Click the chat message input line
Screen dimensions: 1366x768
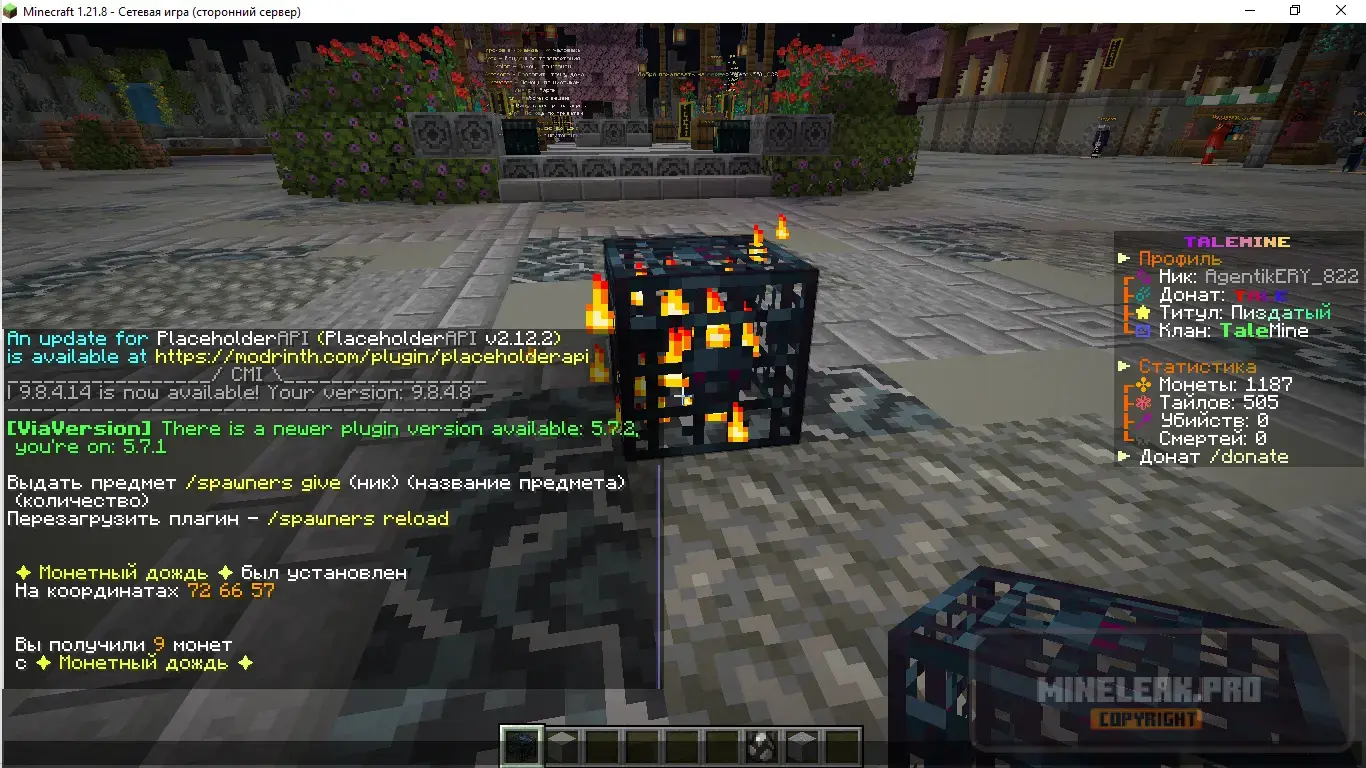(x=330, y=702)
